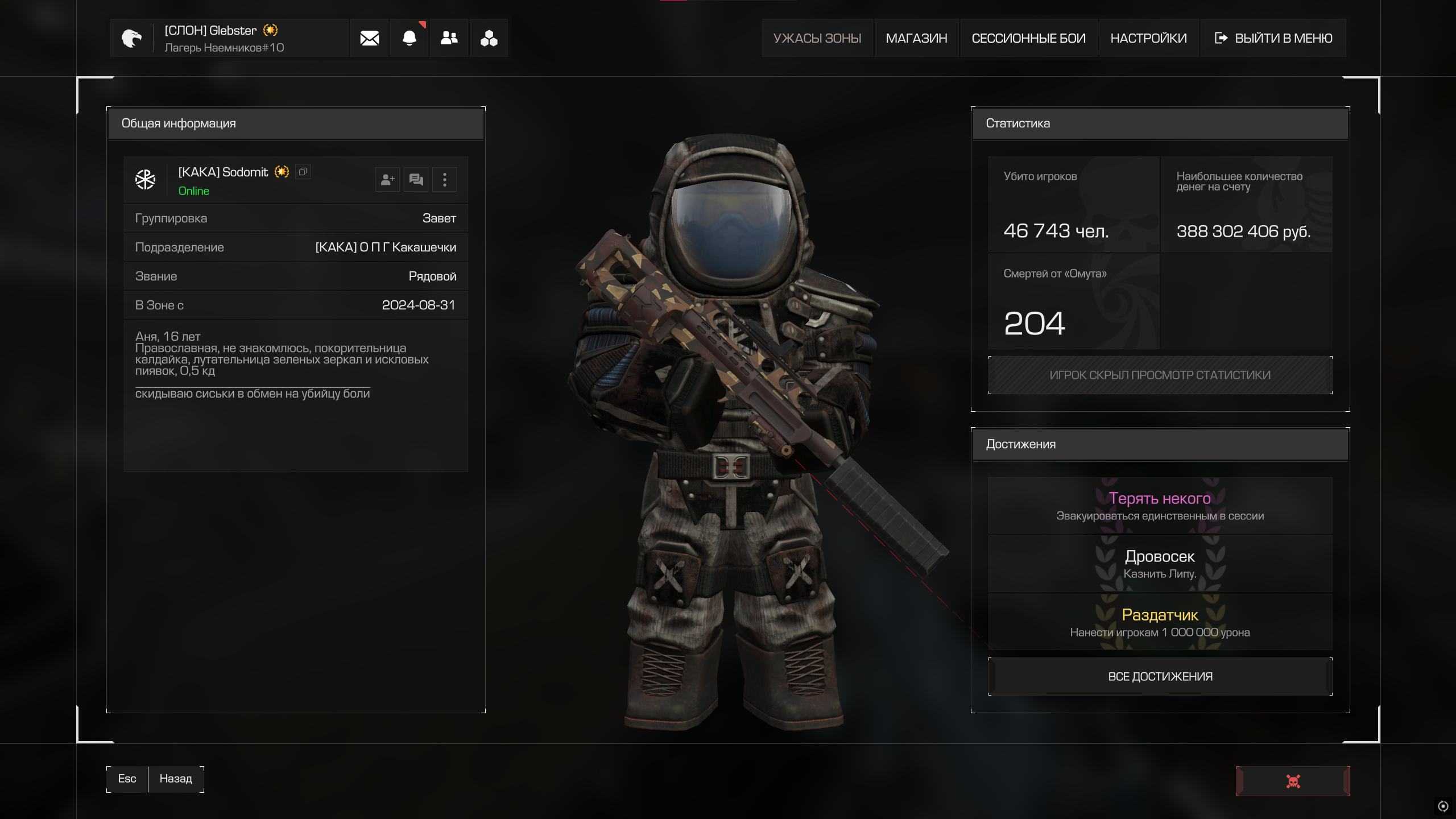Add Sodomit as a friend
The image size is (1456, 819).
point(387,180)
